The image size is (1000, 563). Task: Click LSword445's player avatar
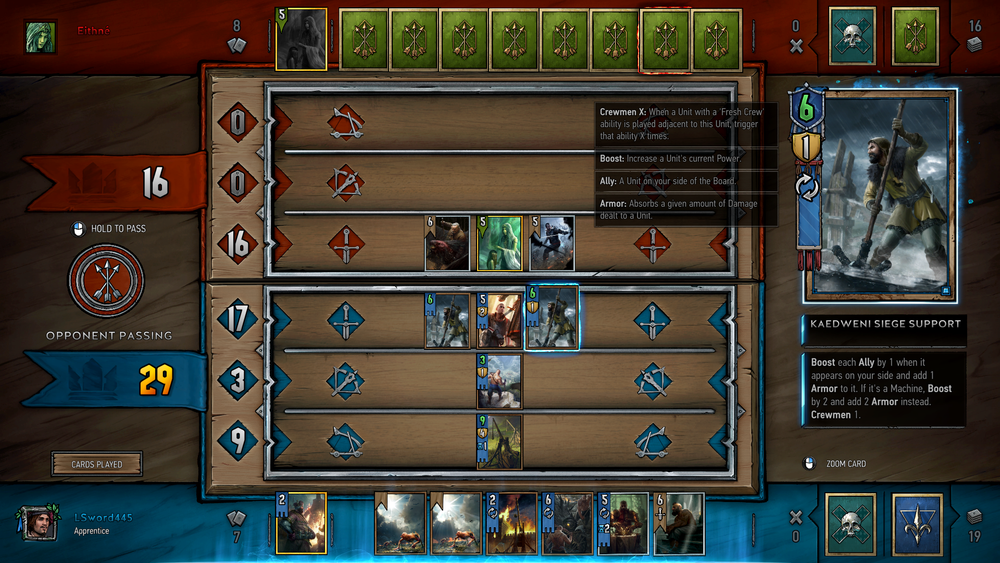39,523
